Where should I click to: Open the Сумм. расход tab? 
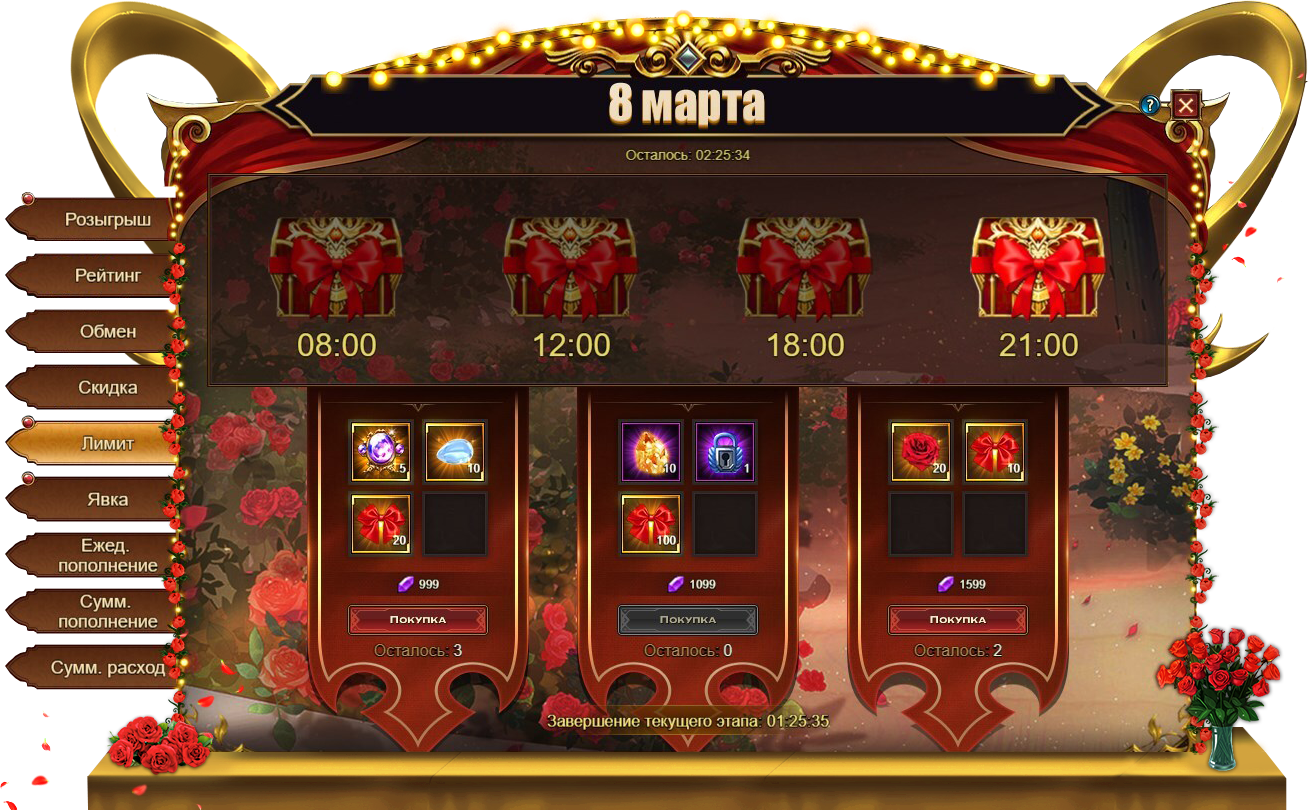(x=106, y=667)
